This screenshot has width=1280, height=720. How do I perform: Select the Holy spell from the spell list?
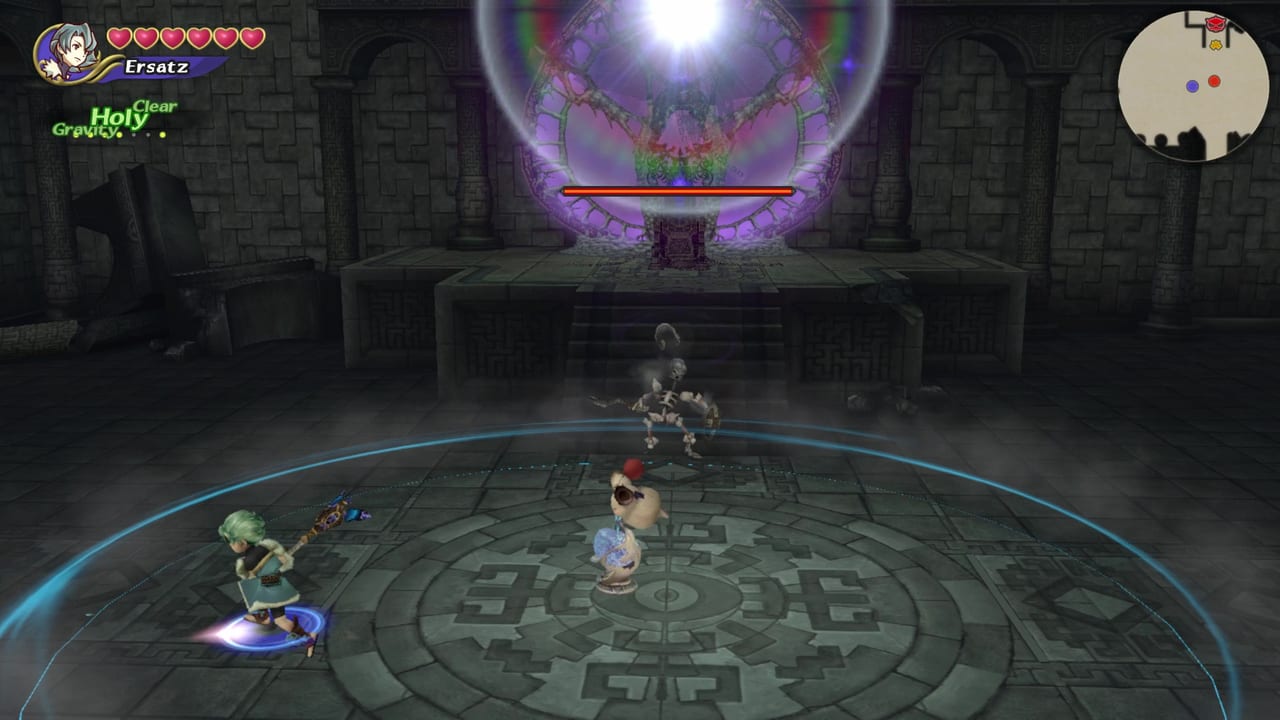coord(118,116)
